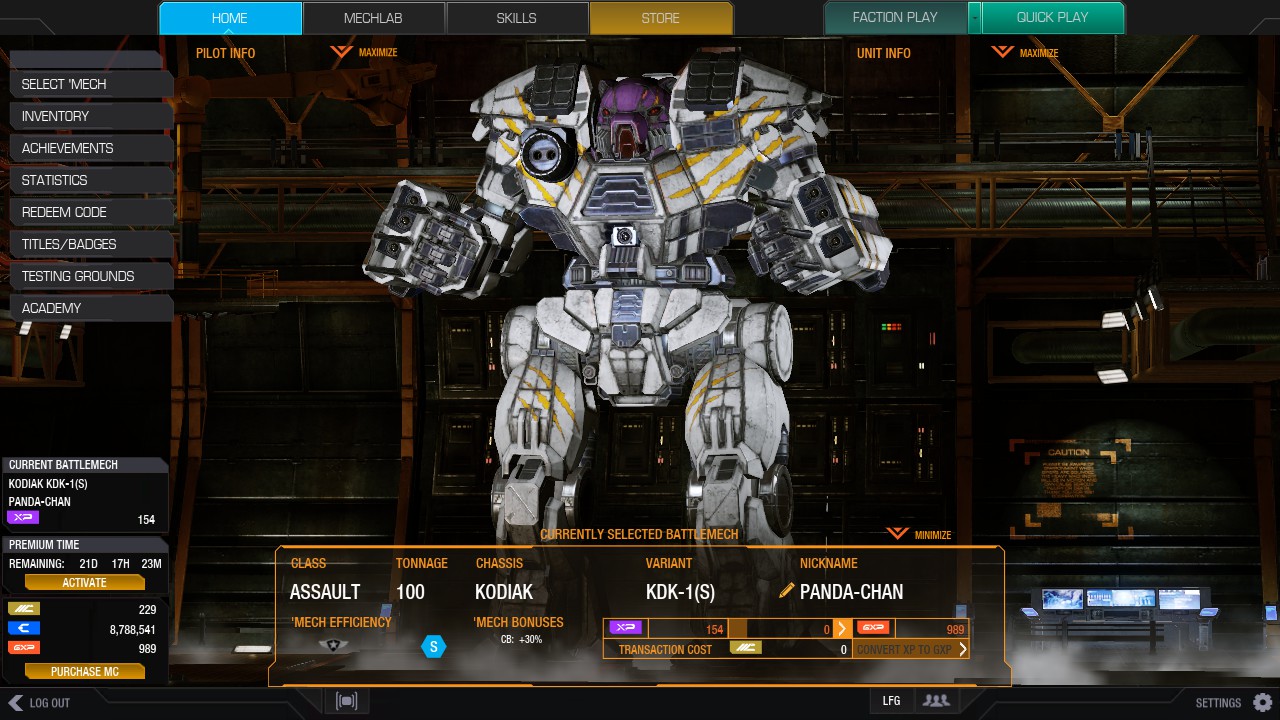
Task: Activate remaining premium time
Action: pos(84,582)
